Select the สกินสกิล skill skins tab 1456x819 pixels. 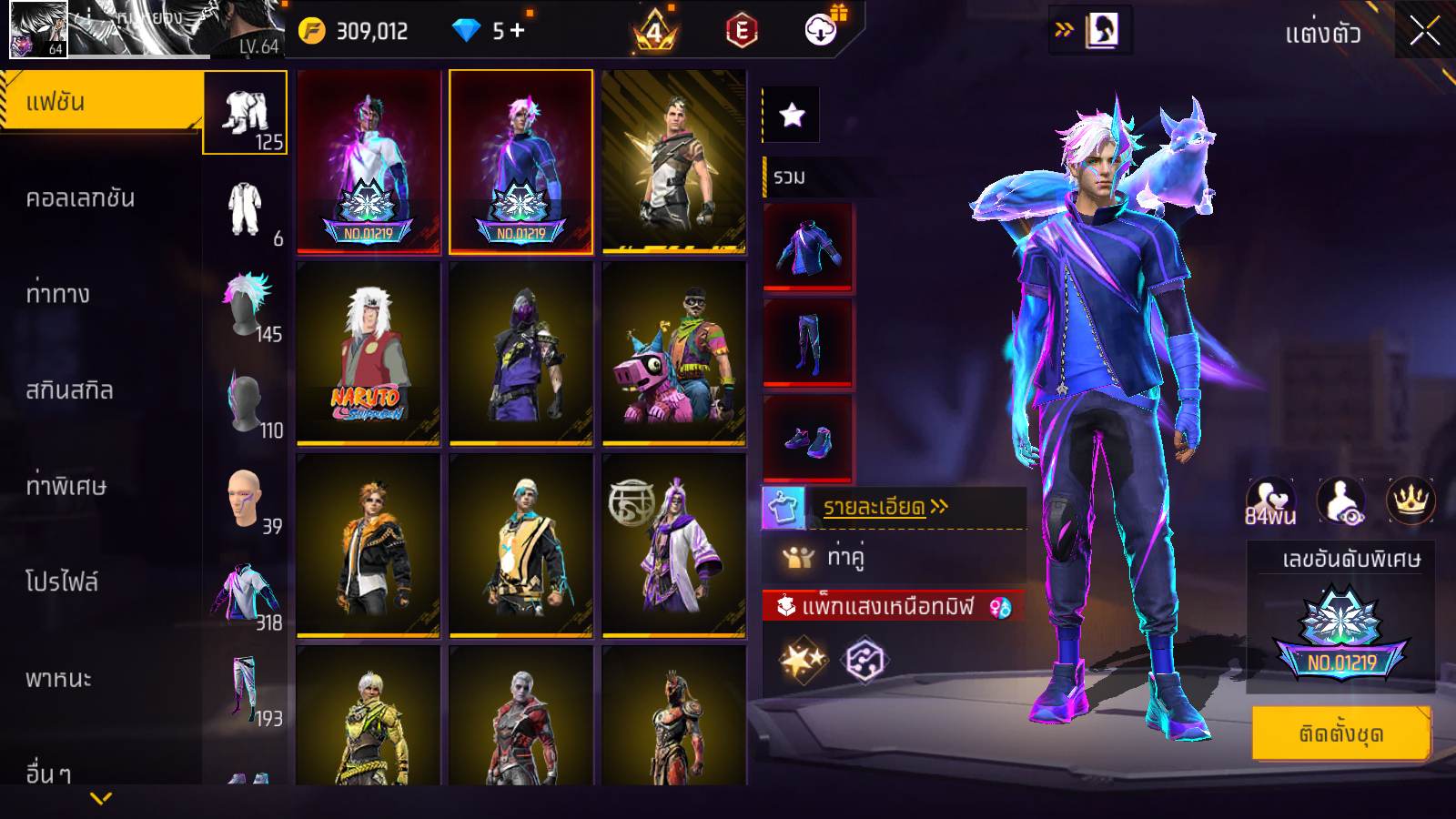coord(69,390)
